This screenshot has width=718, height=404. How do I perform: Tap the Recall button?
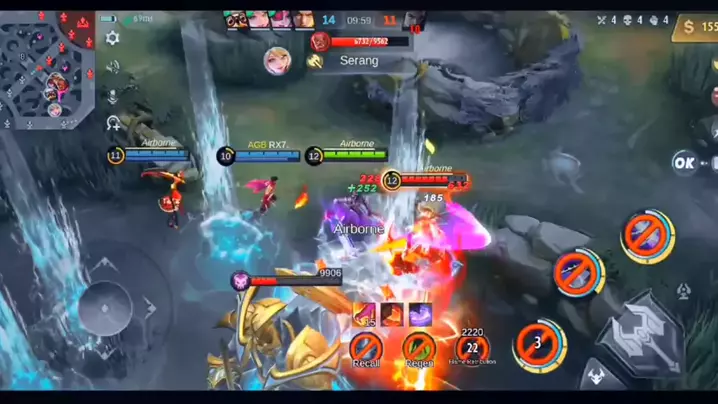pos(366,347)
